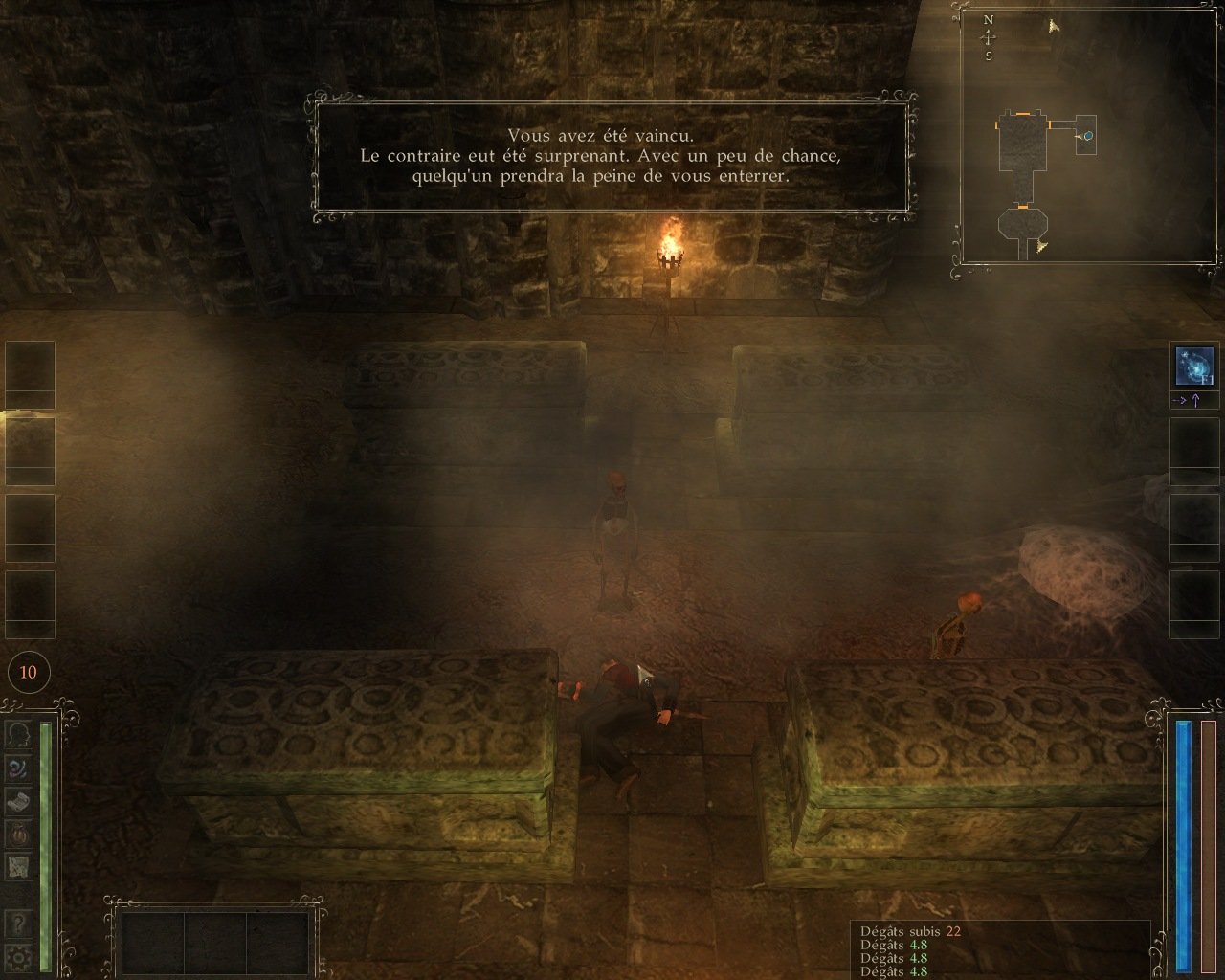Activate the blue swirl spell slot
This screenshot has height=980, width=1225.
pyautogui.click(x=1193, y=367)
